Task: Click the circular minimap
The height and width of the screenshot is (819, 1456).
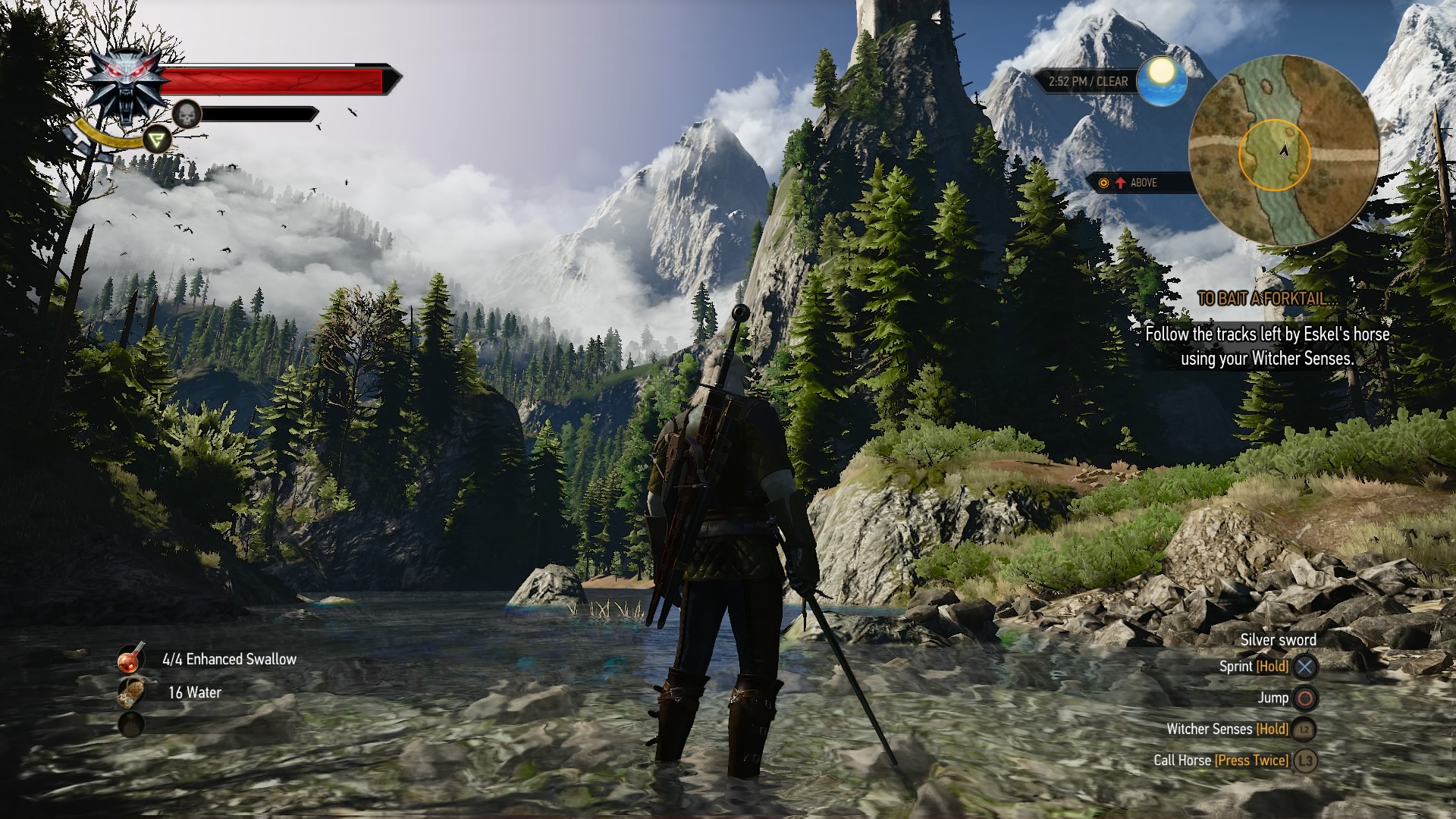Action: [x=1283, y=150]
